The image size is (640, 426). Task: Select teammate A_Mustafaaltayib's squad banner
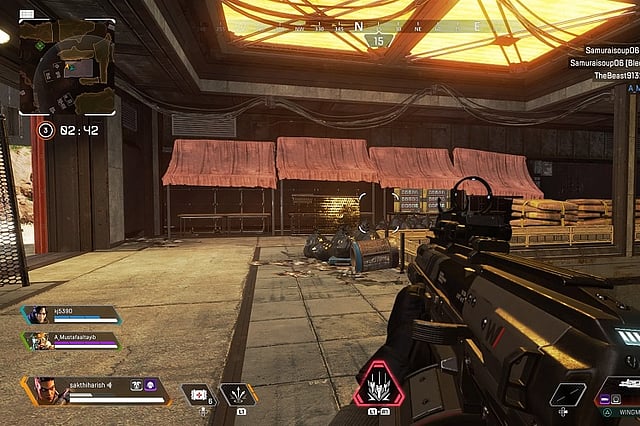(x=70, y=341)
